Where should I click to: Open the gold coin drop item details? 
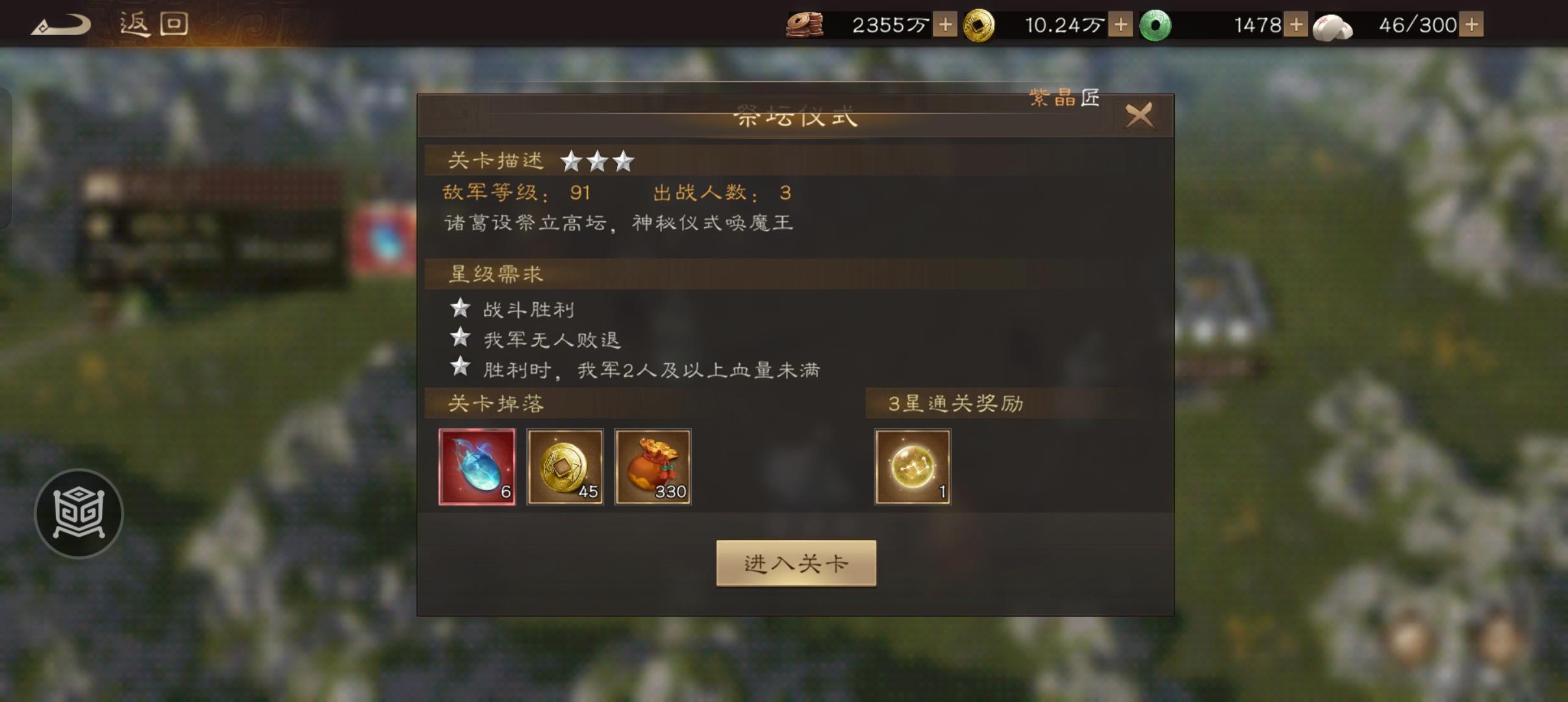564,465
